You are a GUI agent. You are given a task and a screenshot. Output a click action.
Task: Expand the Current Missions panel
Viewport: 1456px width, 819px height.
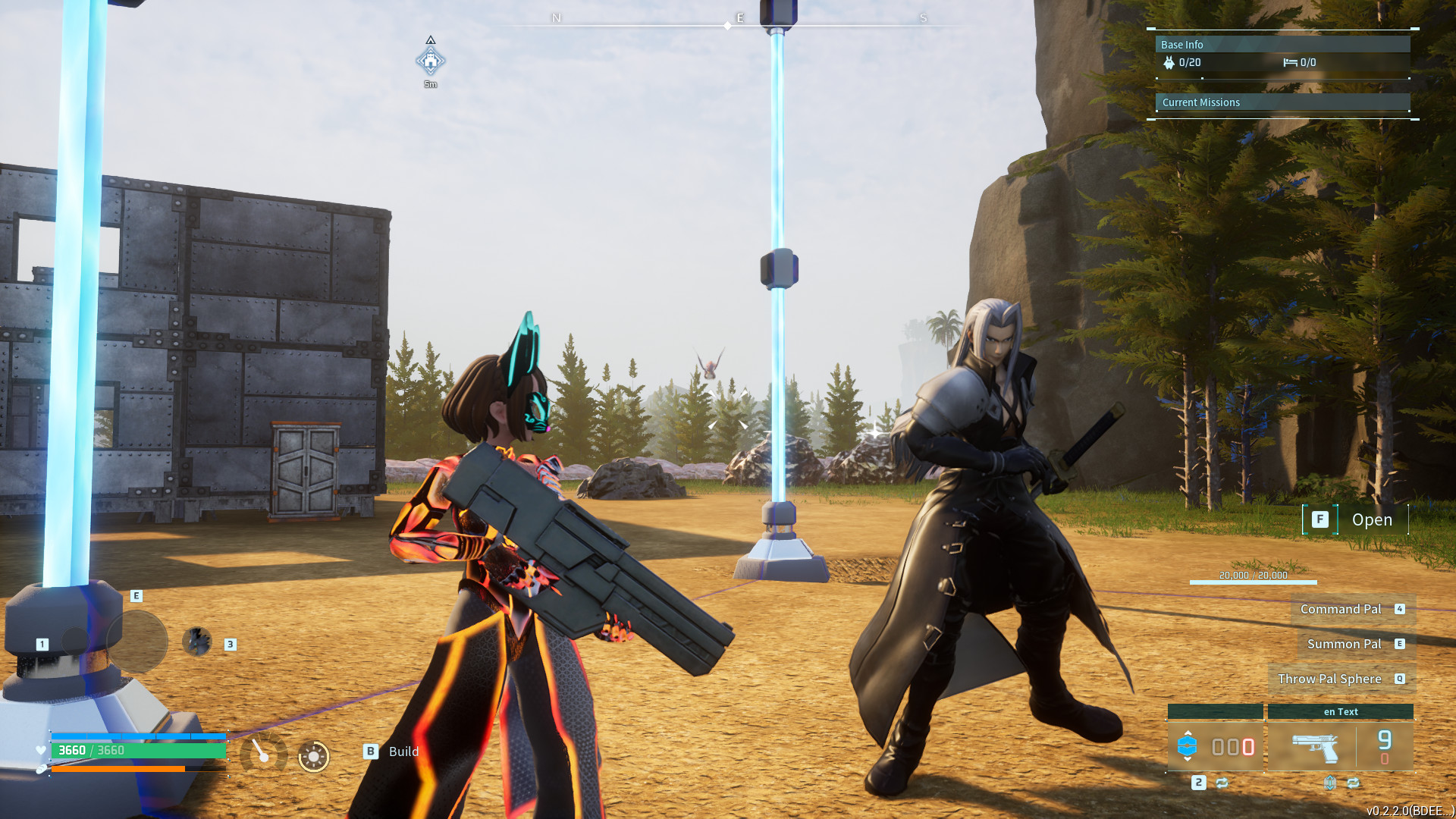(x=1200, y=101)
